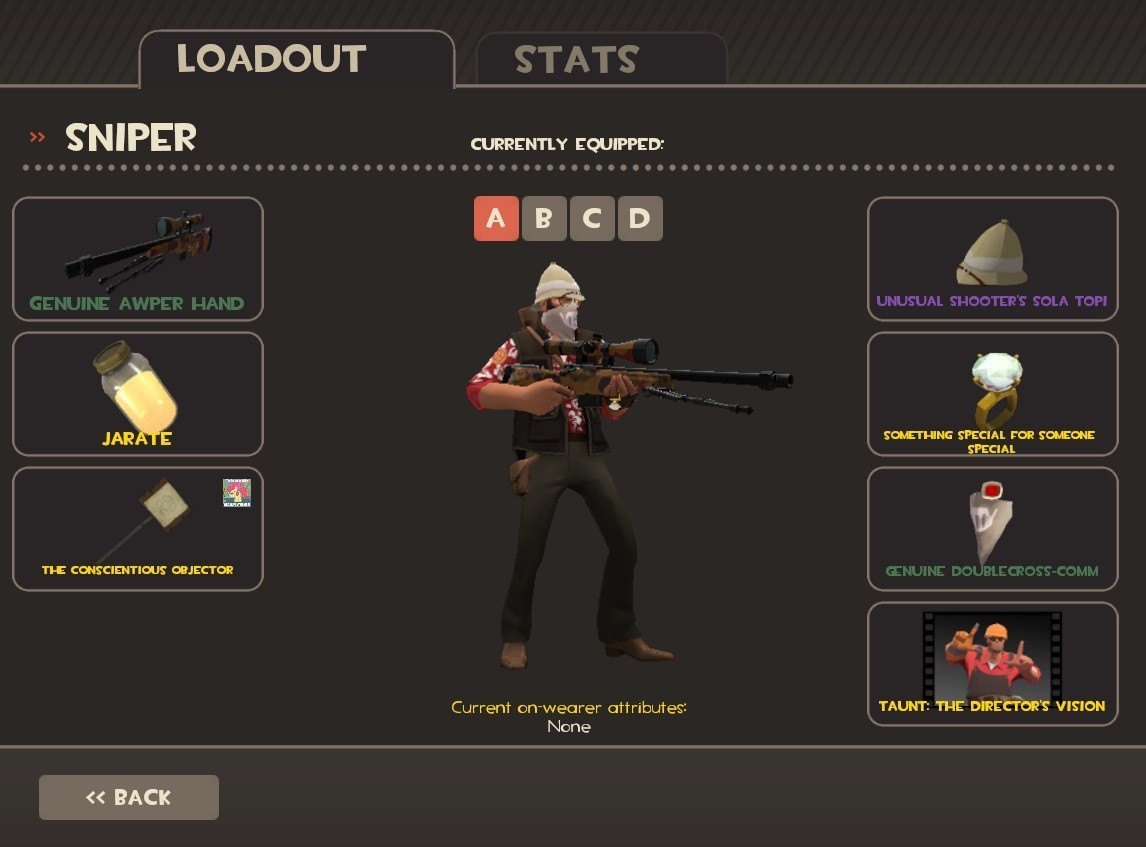The height and width of the screenshot is (847, 1146).
Task: Change the Conscientious Objector melee slot
Action: click(x=138, y=529)
